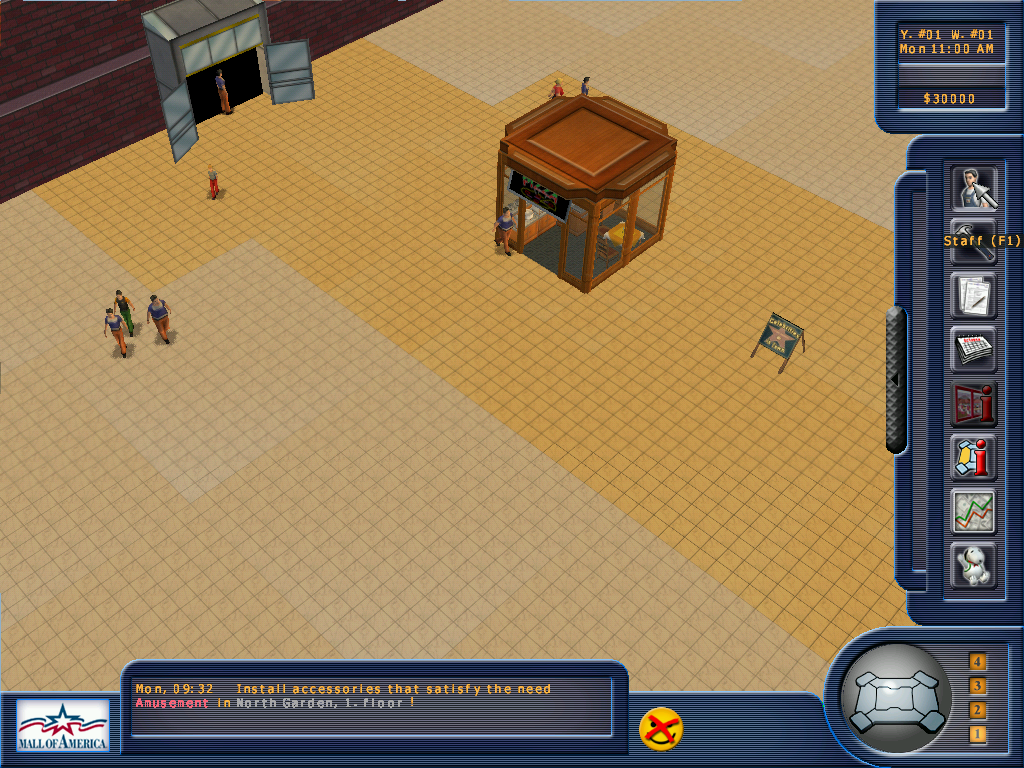The width and height of the screenshot is (1024, 768).
Task: Click the white dog mascot button
Action: [972, 566]
